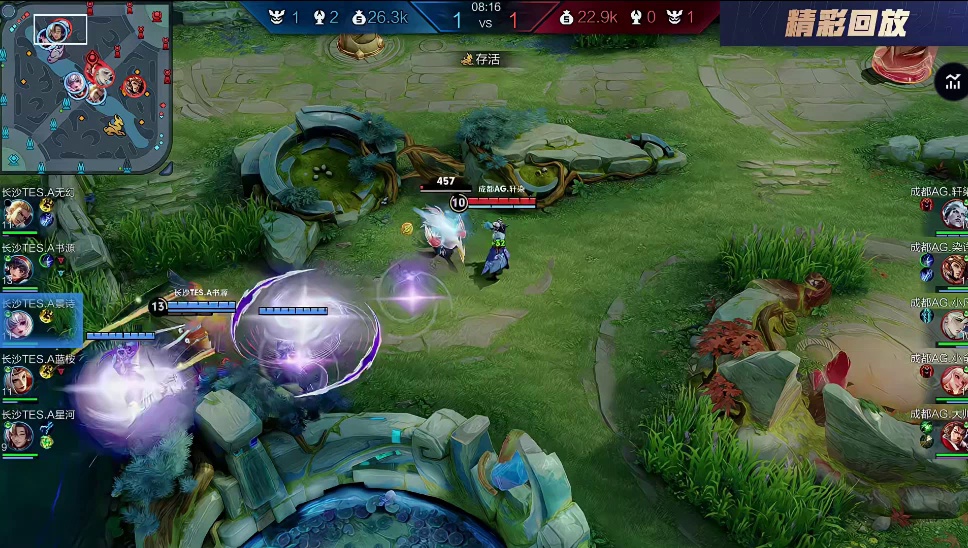Viewport: 968px width, 548px height.
Task: Click the 精彩回放 replay banner
Action: click(x=846, y=22)
